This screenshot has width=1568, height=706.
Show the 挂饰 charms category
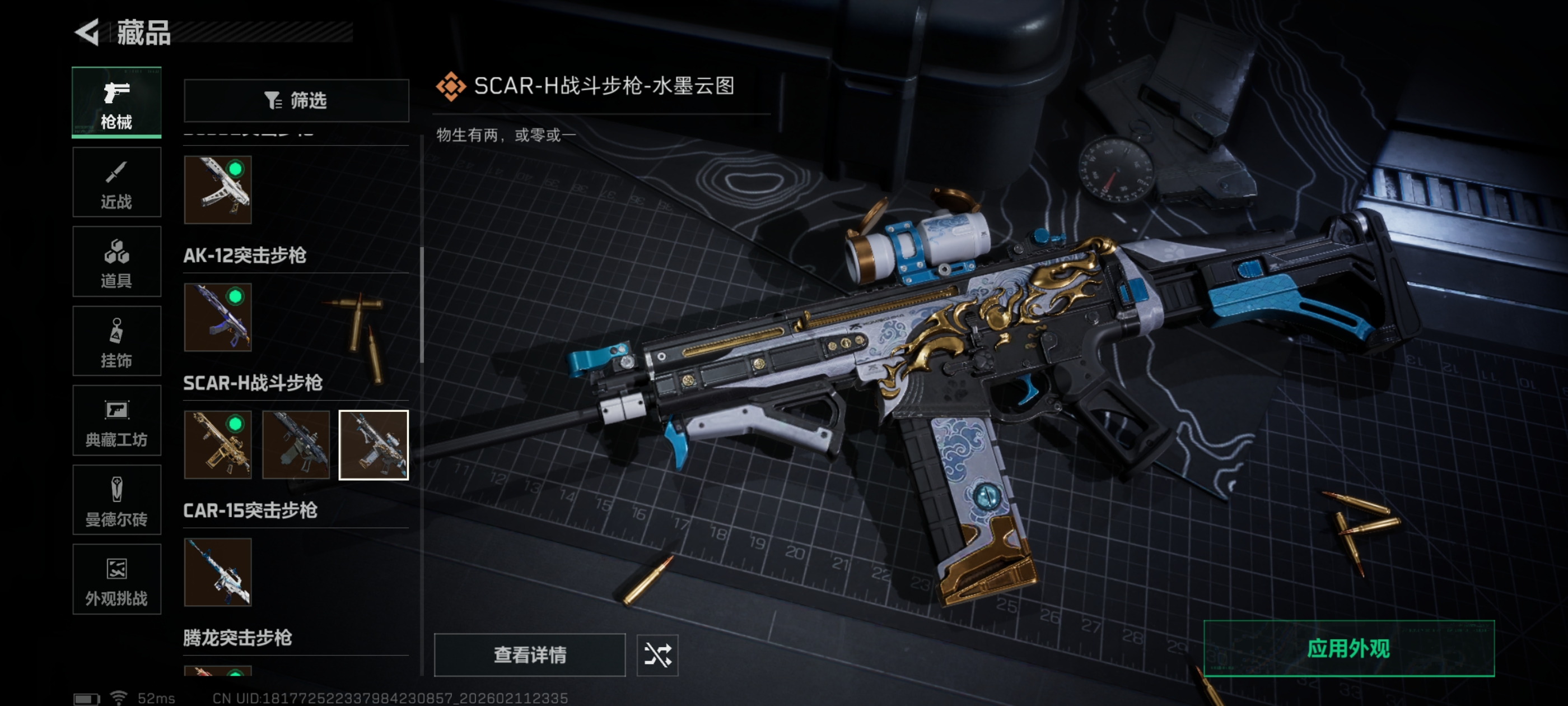[x=116, y=341]
